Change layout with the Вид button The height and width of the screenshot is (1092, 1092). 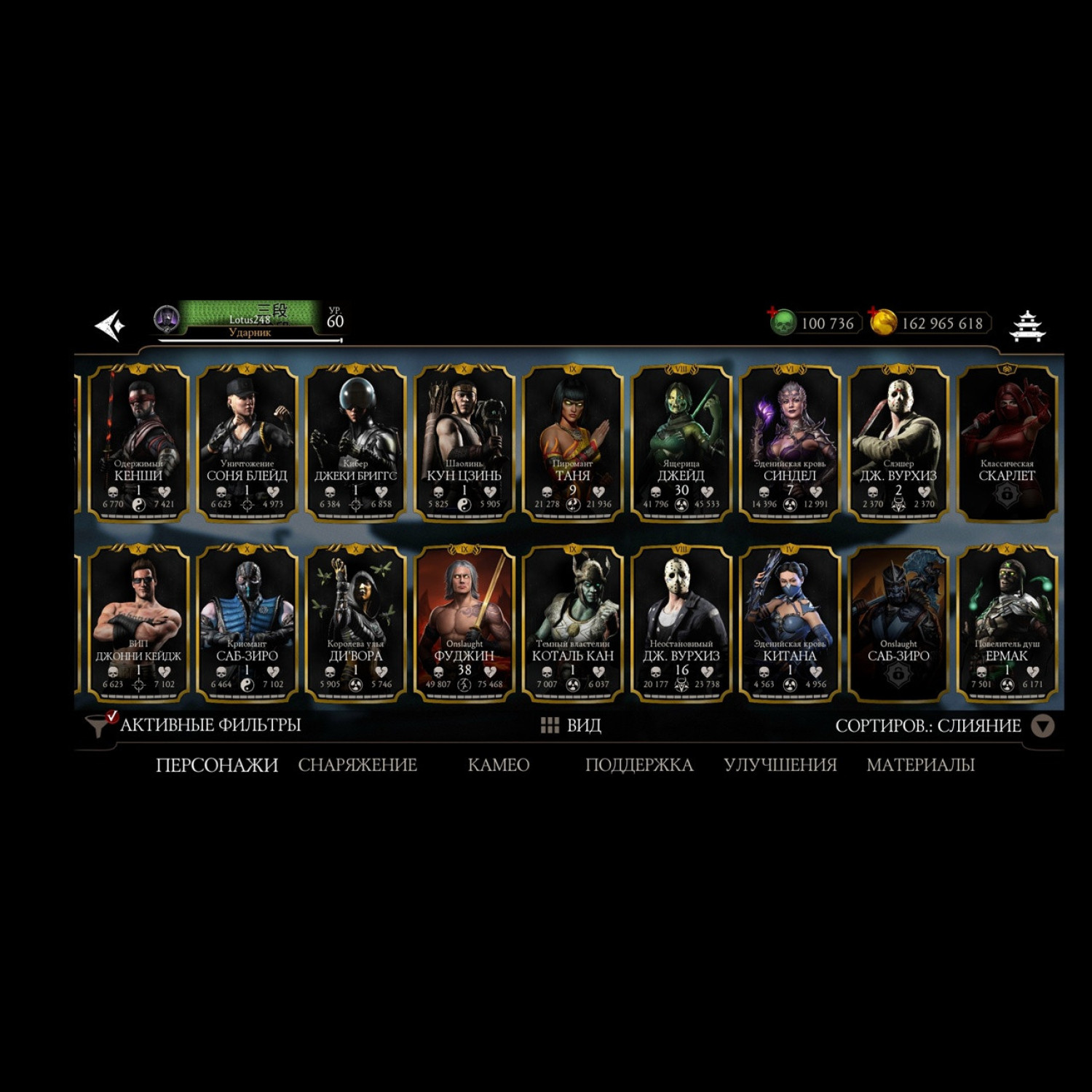(571, 725)
